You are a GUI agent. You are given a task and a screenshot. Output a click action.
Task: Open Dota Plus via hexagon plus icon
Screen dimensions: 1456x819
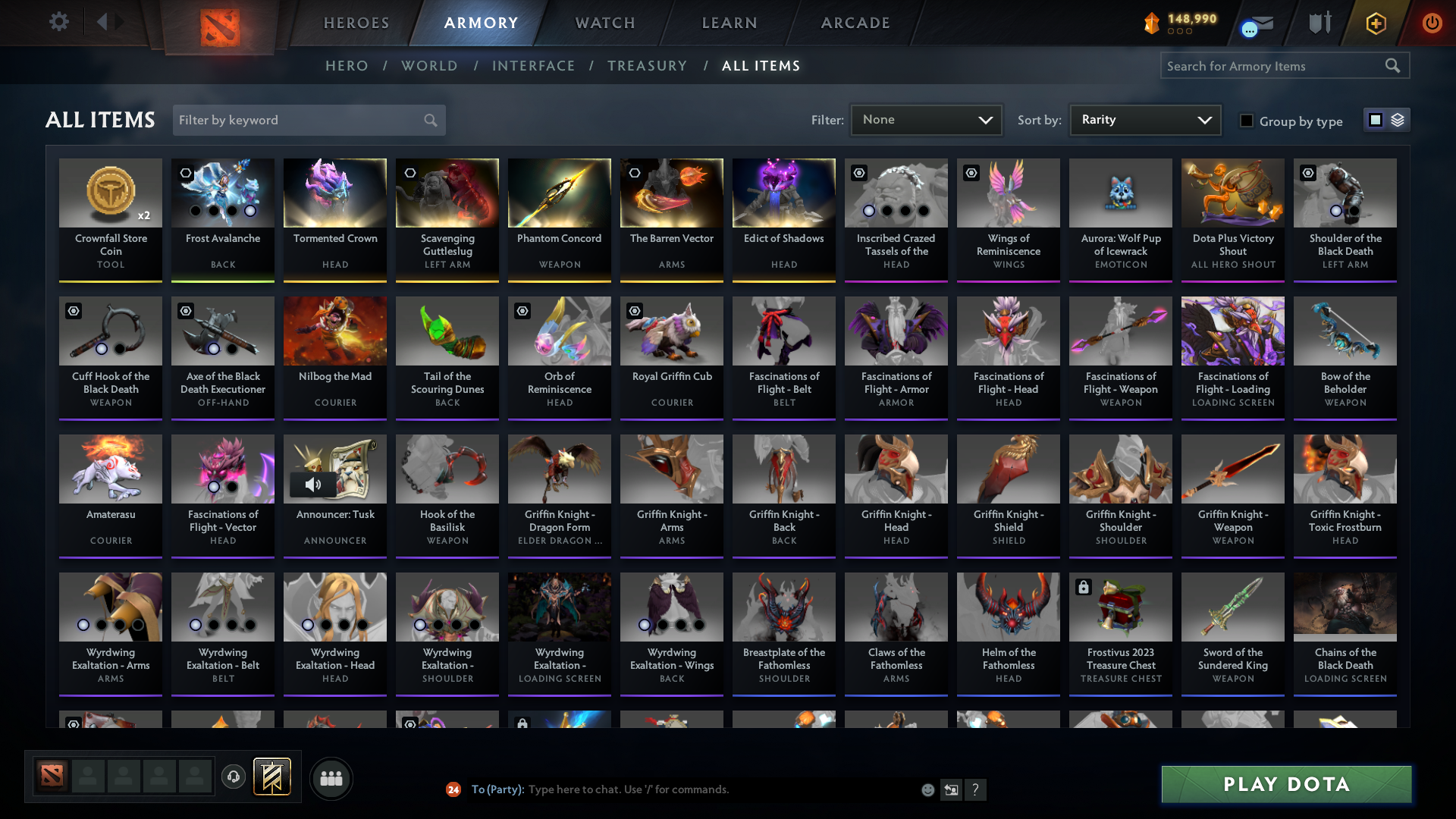point(1376,23)
